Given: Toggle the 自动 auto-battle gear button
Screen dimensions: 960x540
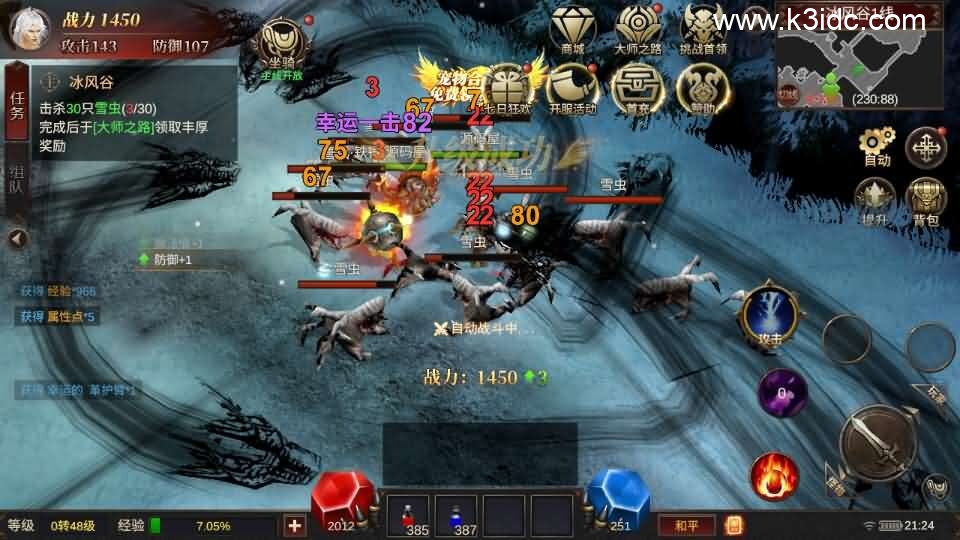Looking at the screenshot, I should point(877,146).
